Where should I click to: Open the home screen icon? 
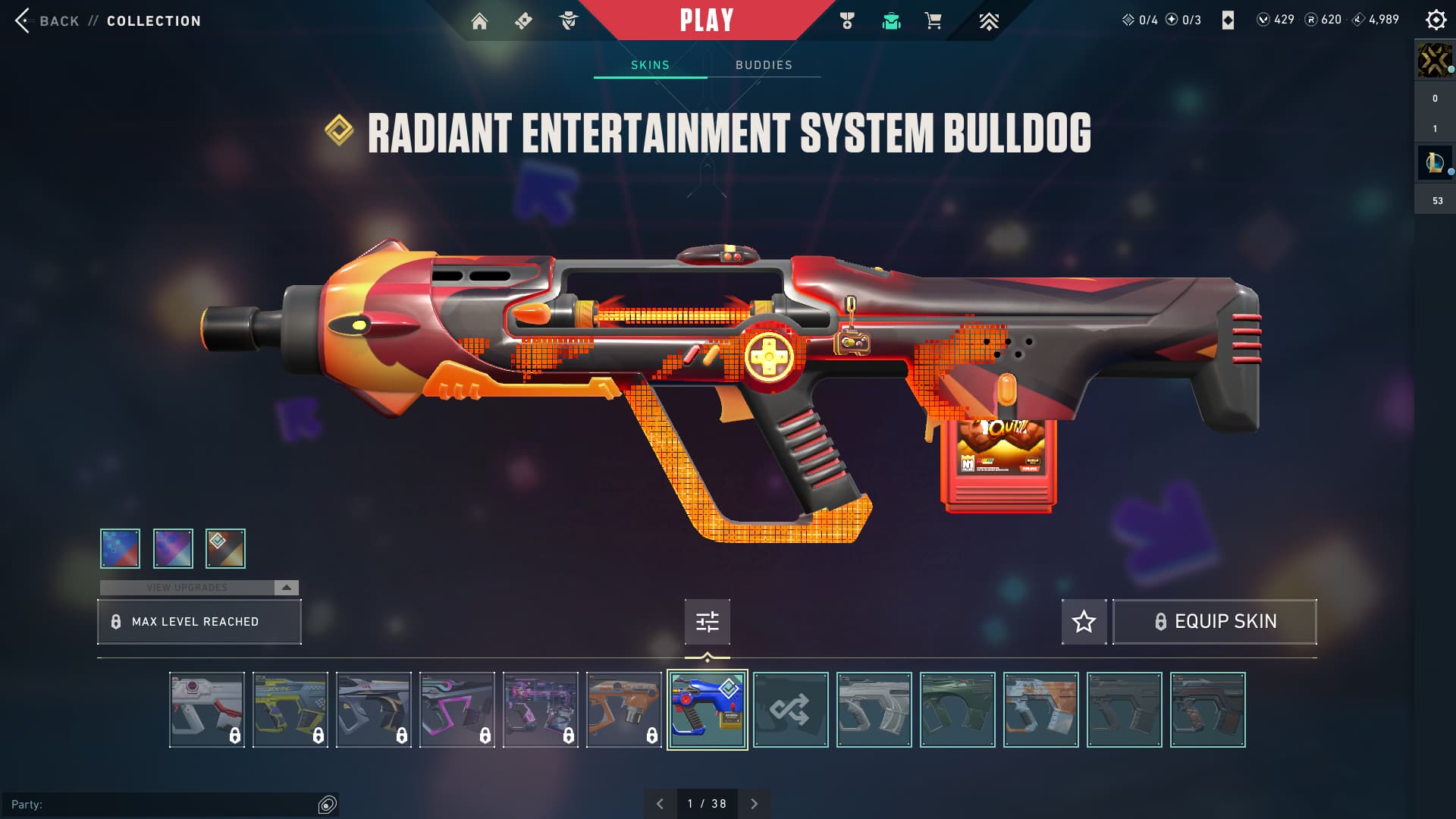click(479, 21)
